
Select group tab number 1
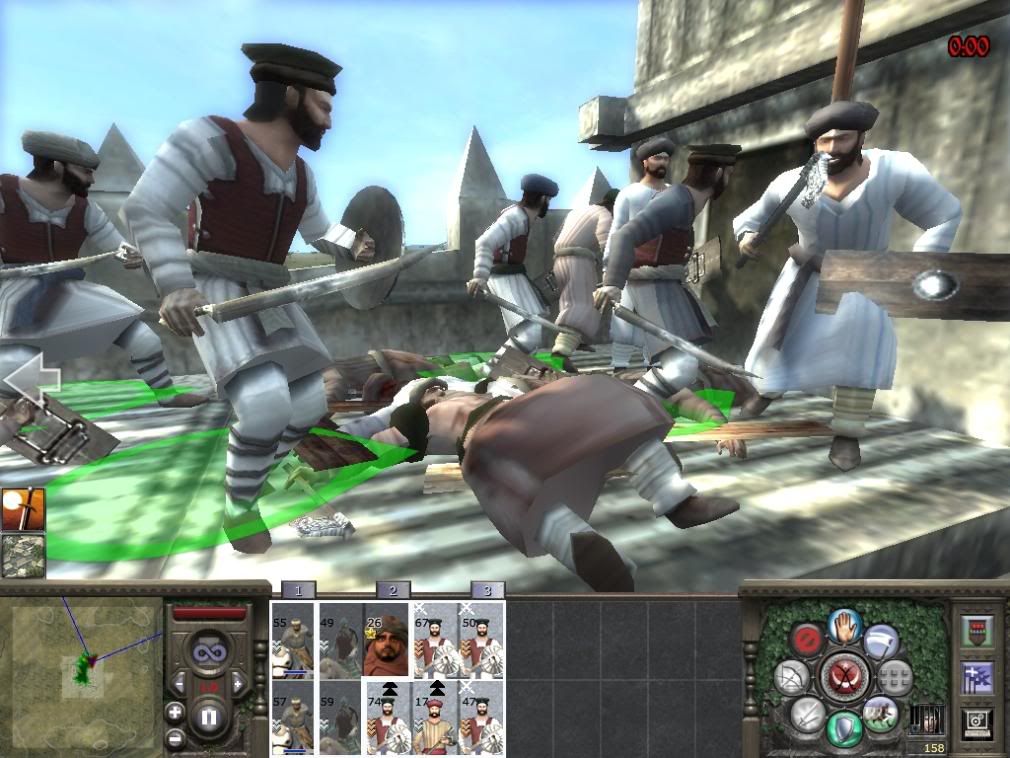click(x=298, y=590)
